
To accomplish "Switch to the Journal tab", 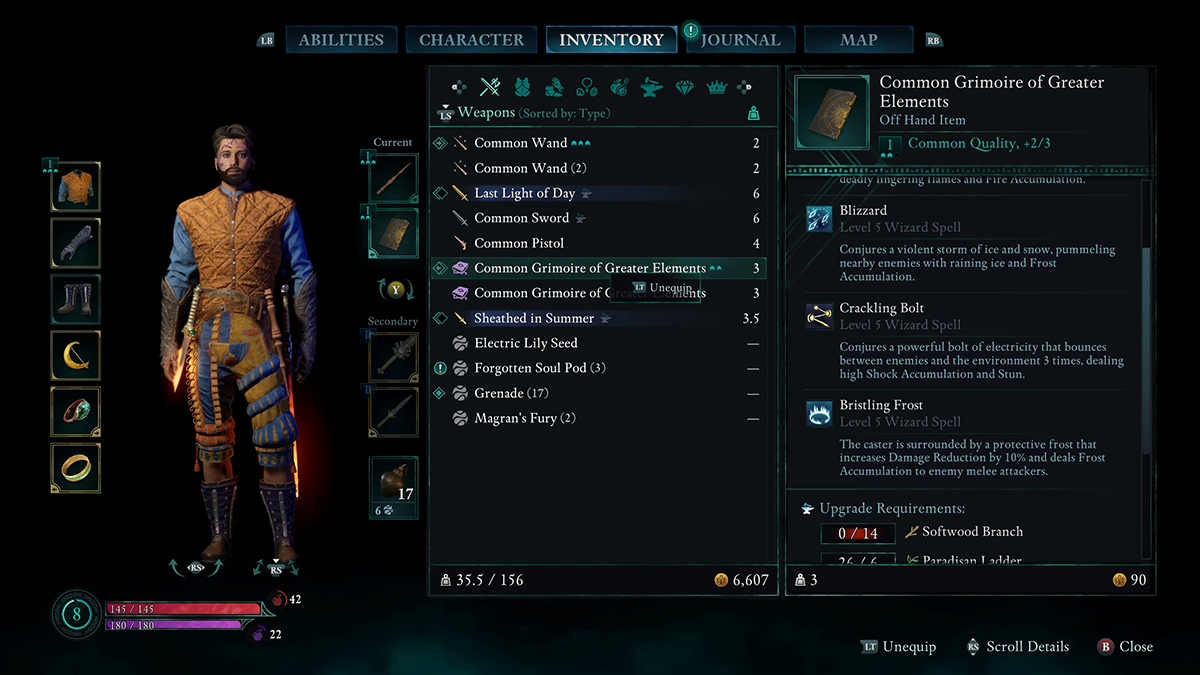I will pos(740,40).
